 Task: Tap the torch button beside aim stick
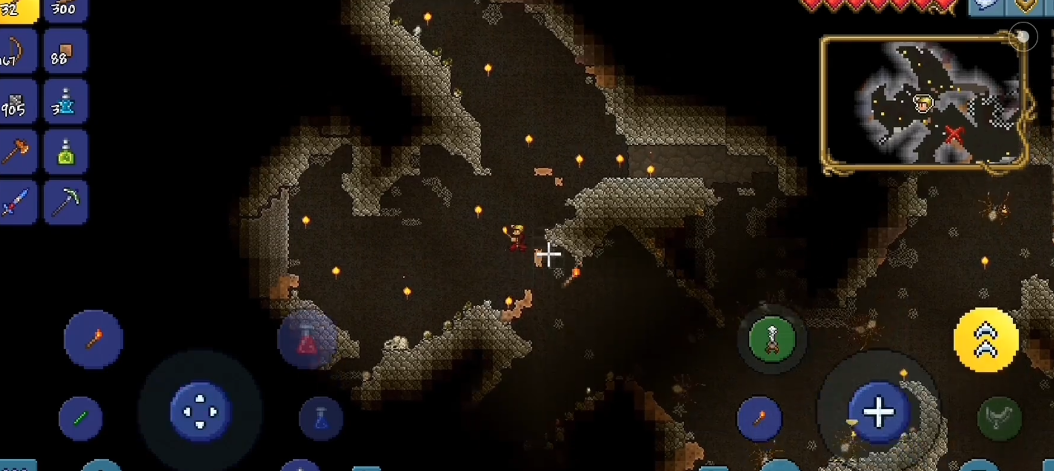[759, 418]
